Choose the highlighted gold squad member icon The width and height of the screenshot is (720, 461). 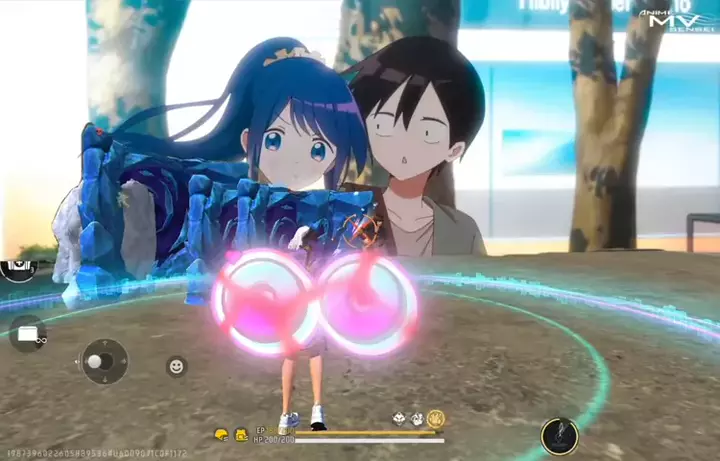[436, 418]
